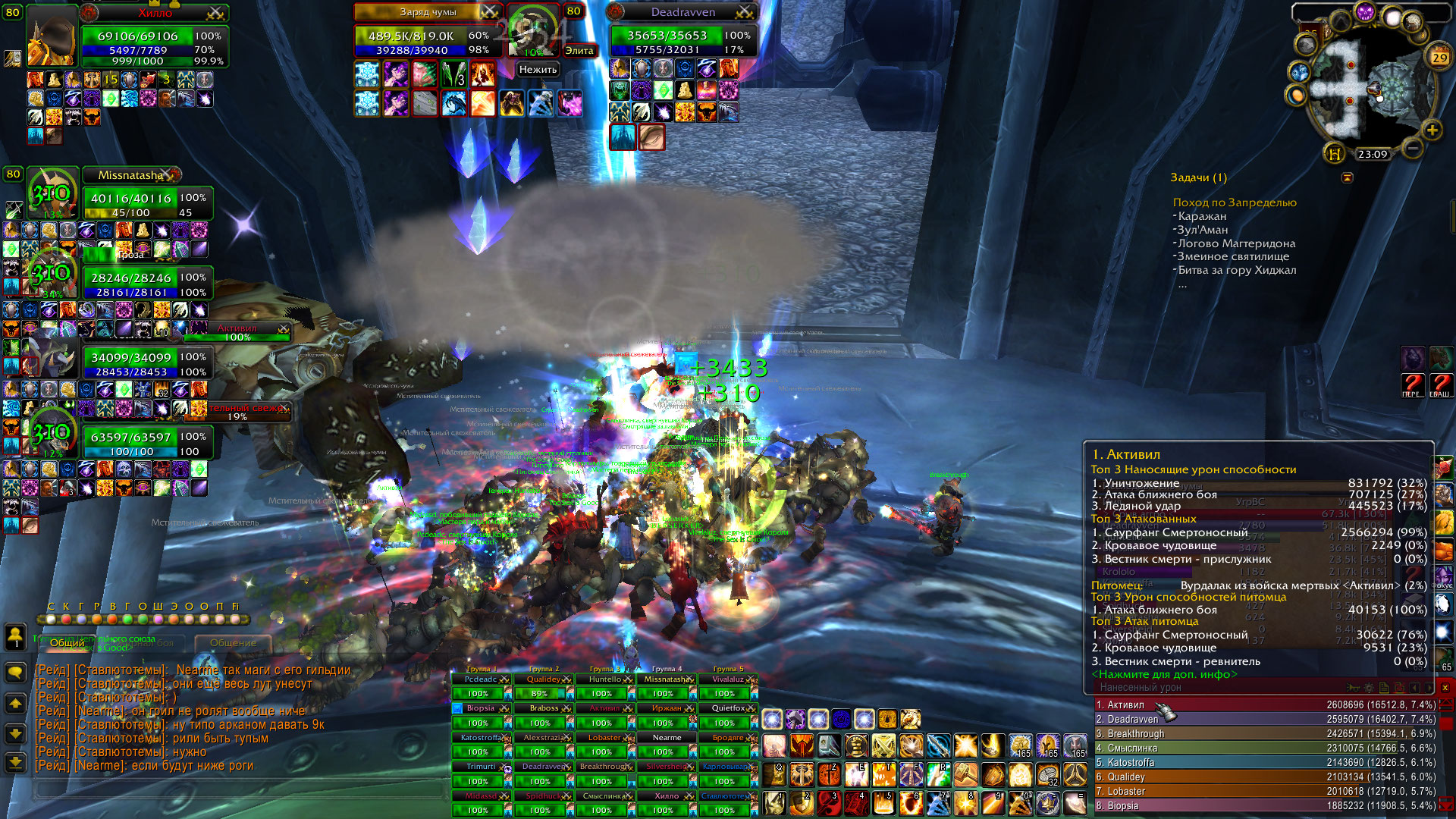This screenshot has height=819, width=1456.
Task: Zoom out the minimap with minus button
Action: 1412,147
